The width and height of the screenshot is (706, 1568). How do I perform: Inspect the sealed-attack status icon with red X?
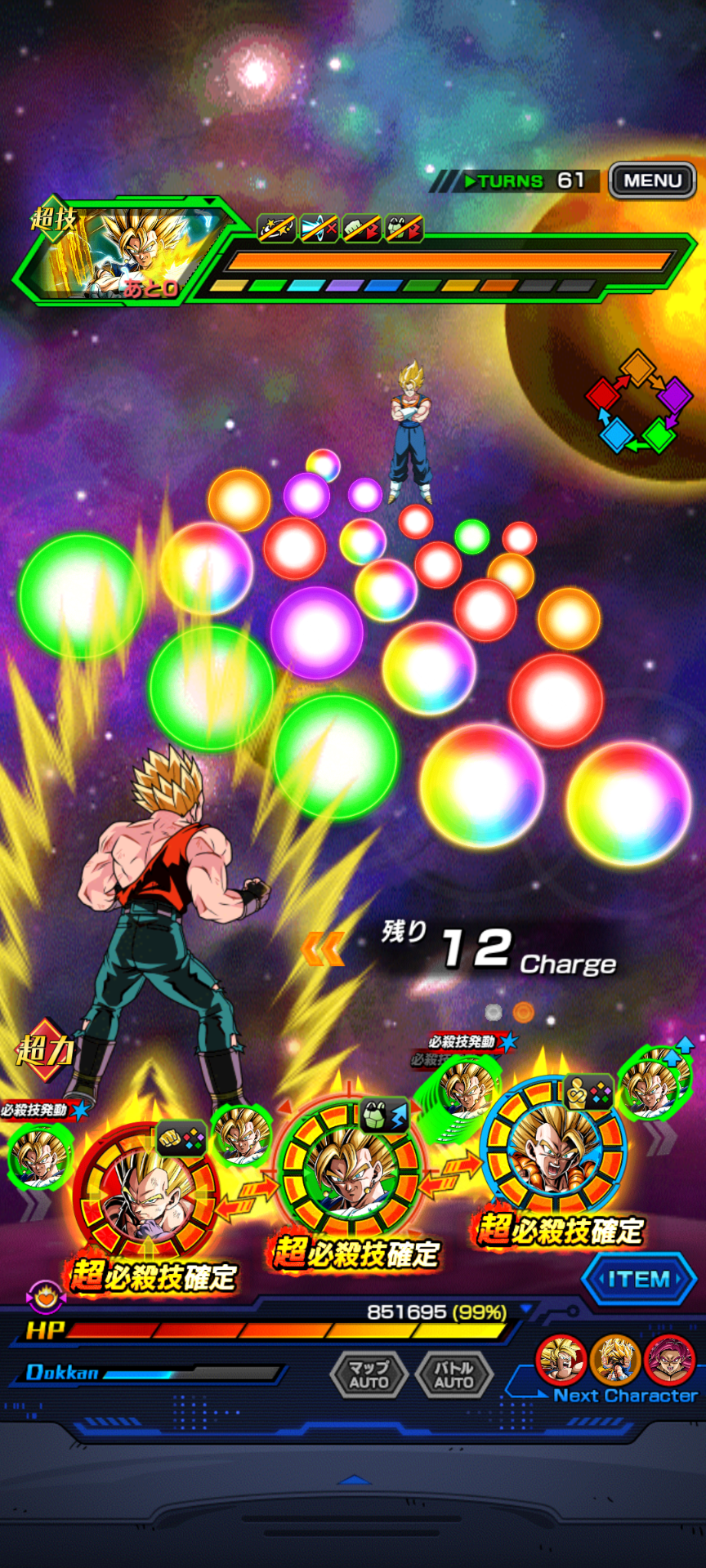click(x=319, y=229)
